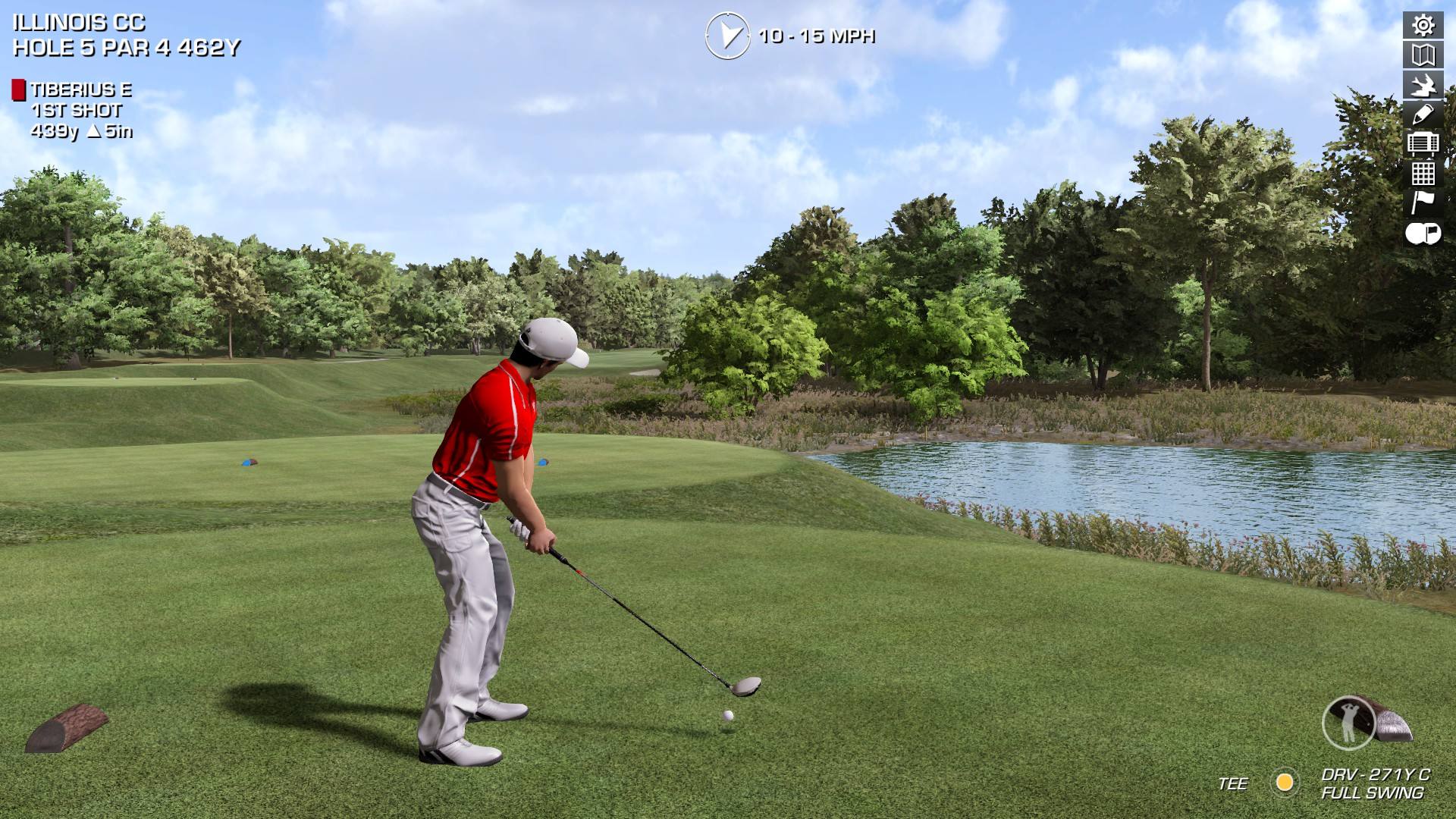The image size is (1456, 819).
Task: Open the binoculars flag view
Action: (1423, 233)
